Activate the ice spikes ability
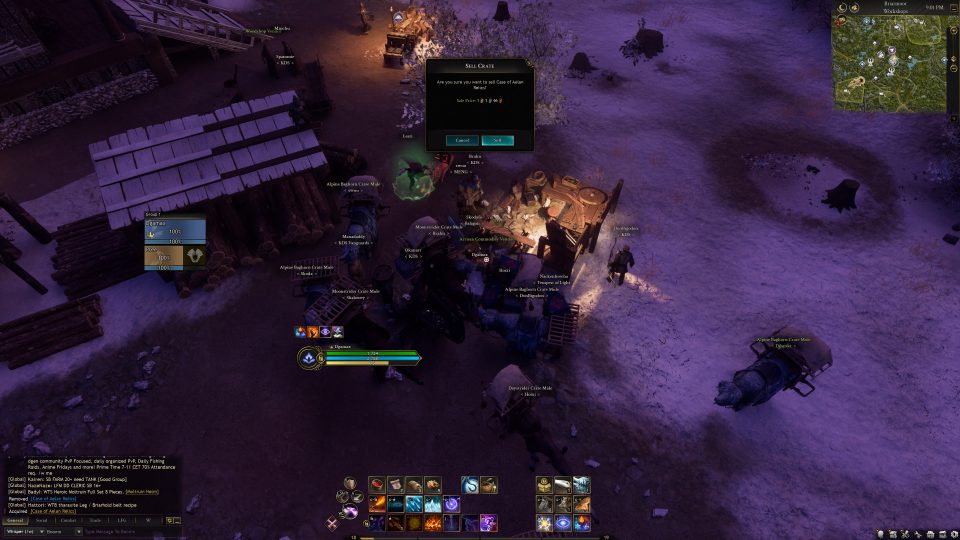 (431, 504)
